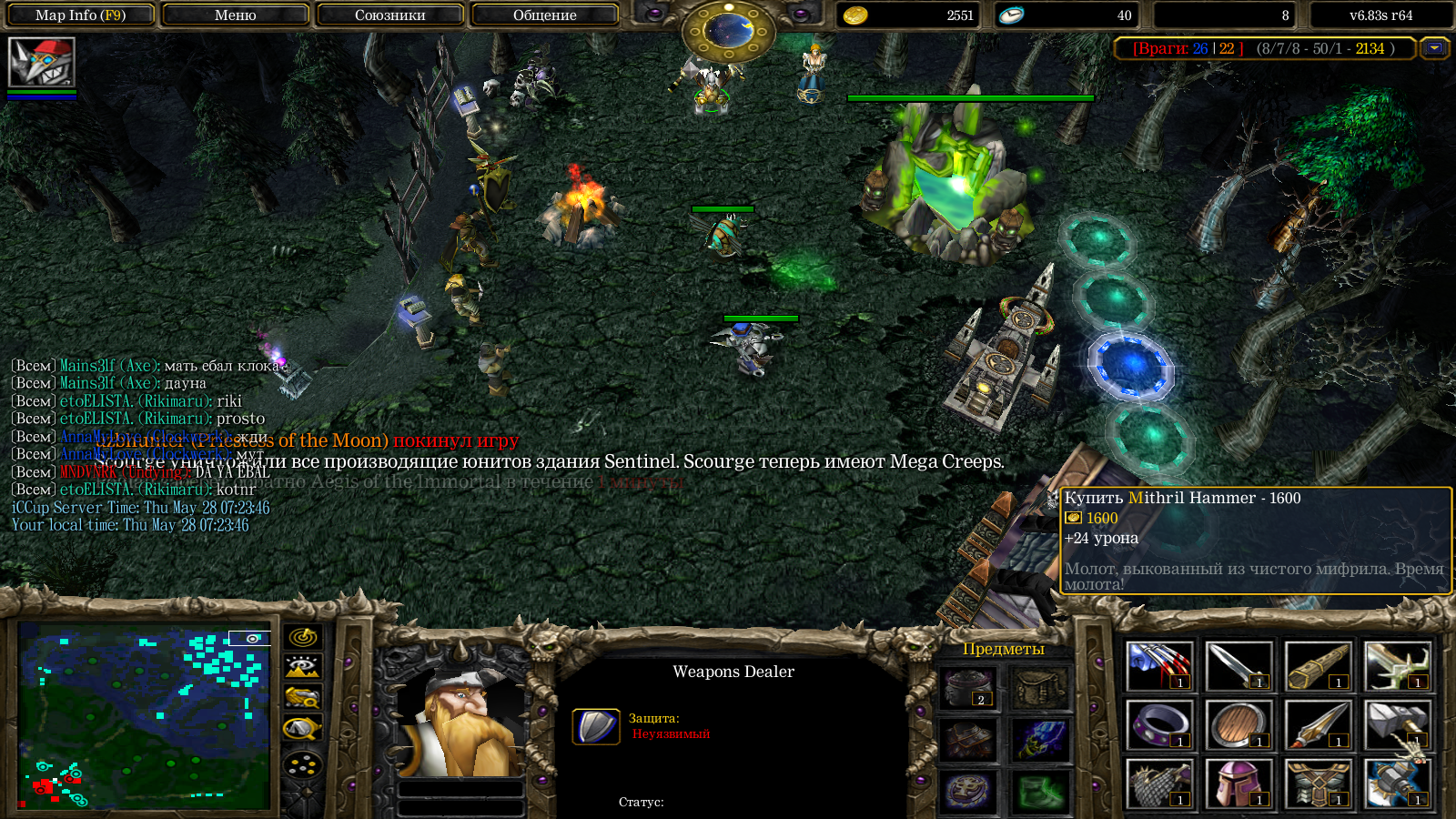Purchase the wooden Quarterstaff
The height and width of the screenshot is (819, 1456).
[1317, 666]
